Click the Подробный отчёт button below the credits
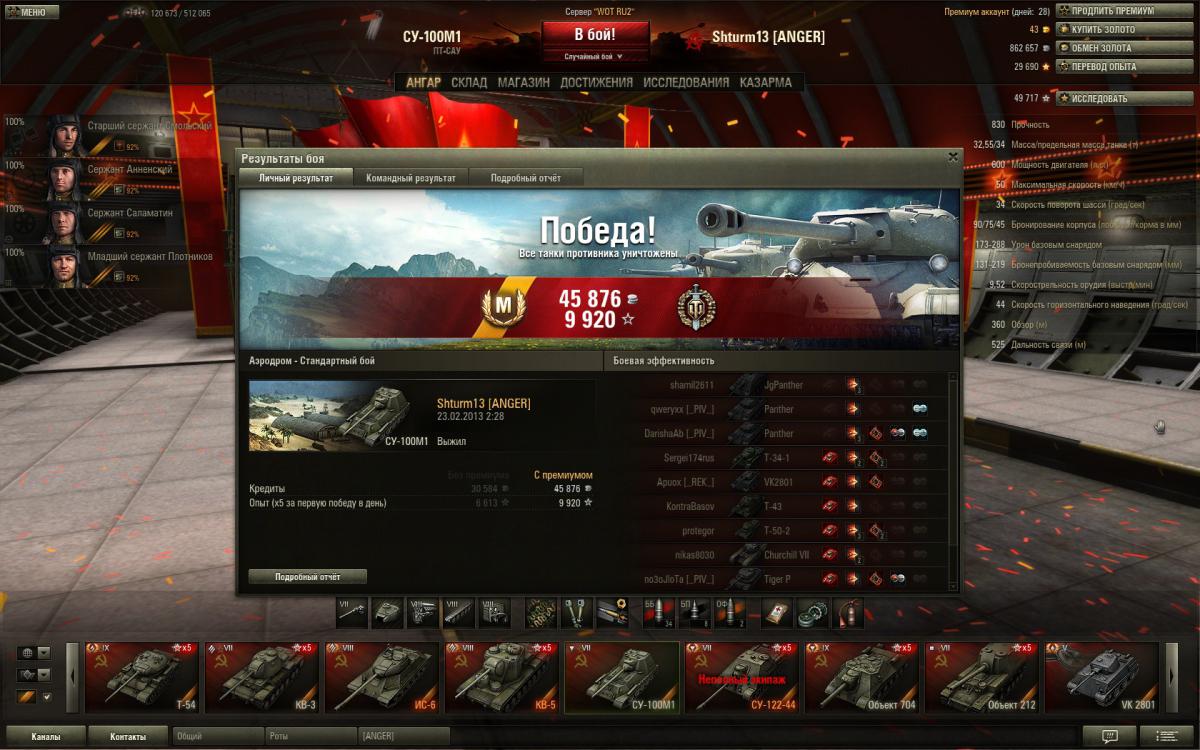Viewport: 1200px width, 750px height. point(307,577)
